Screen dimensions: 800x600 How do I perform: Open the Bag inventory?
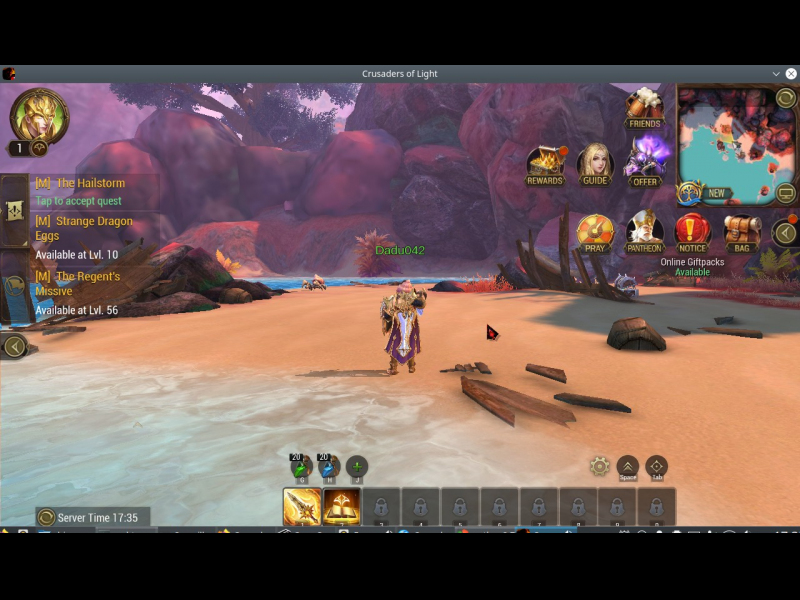pyautogui.click(x=741, y=232)
